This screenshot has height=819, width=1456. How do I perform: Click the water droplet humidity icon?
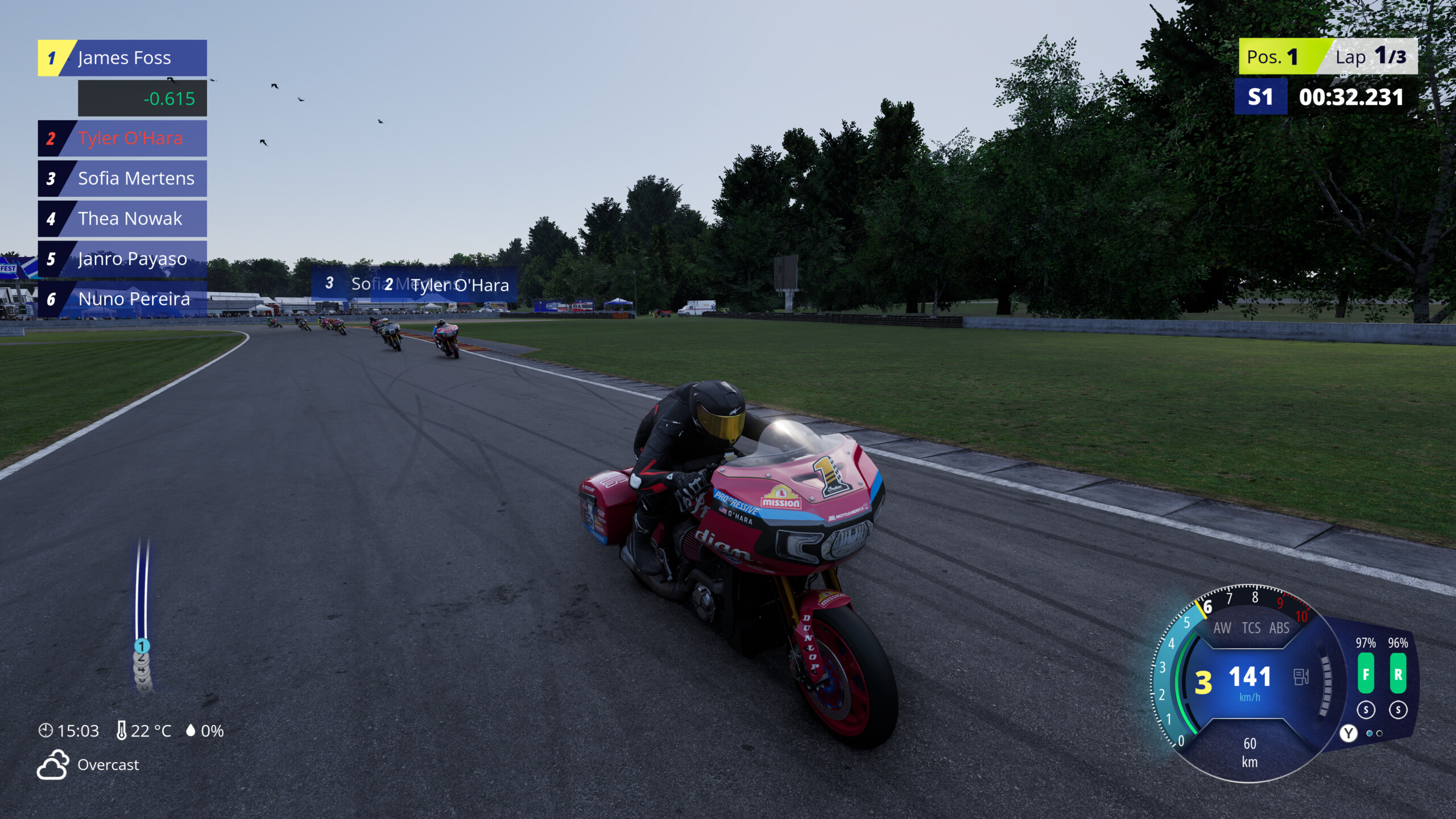192,730
